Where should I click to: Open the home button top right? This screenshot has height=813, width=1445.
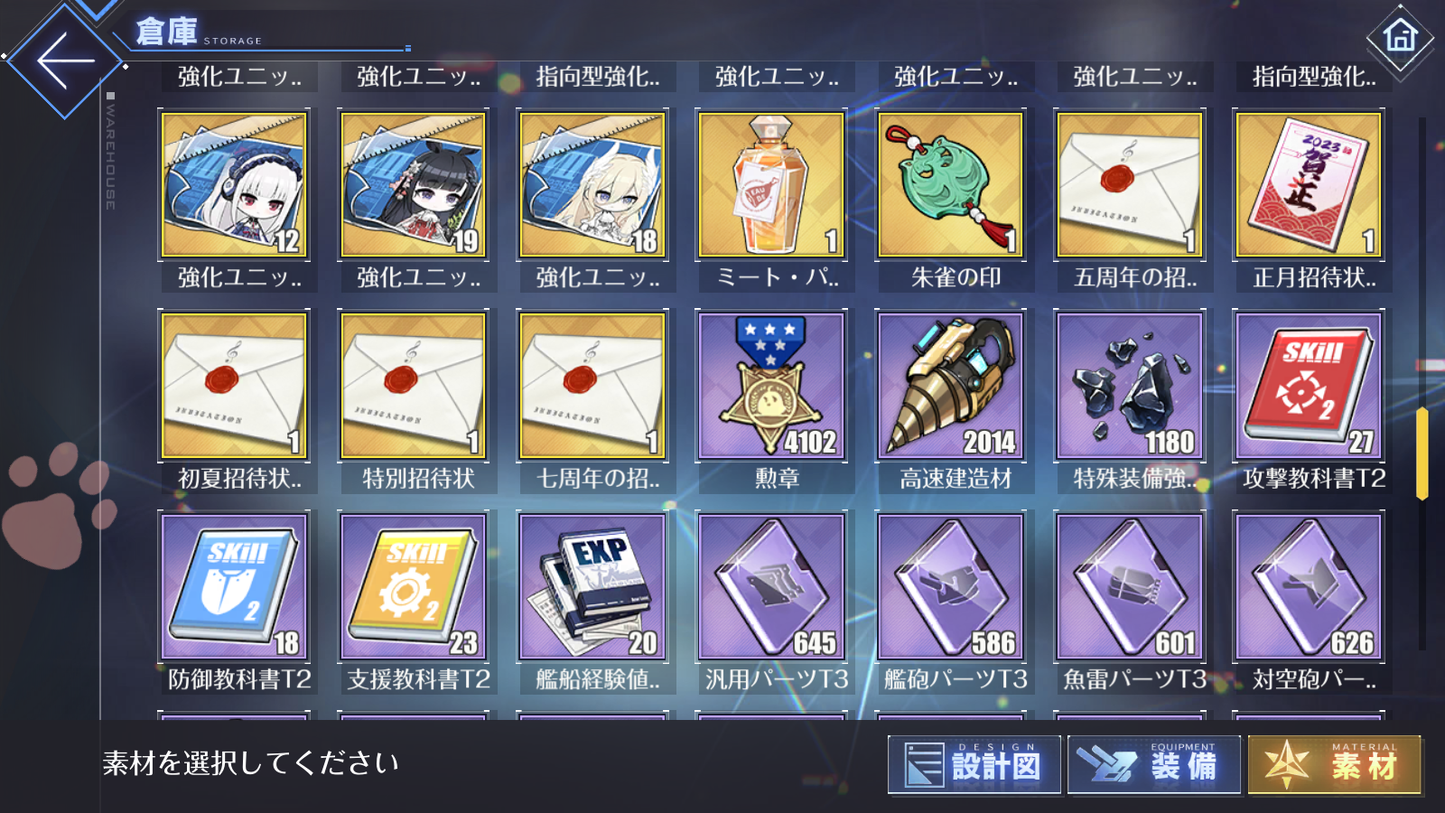click(1398, 36)
